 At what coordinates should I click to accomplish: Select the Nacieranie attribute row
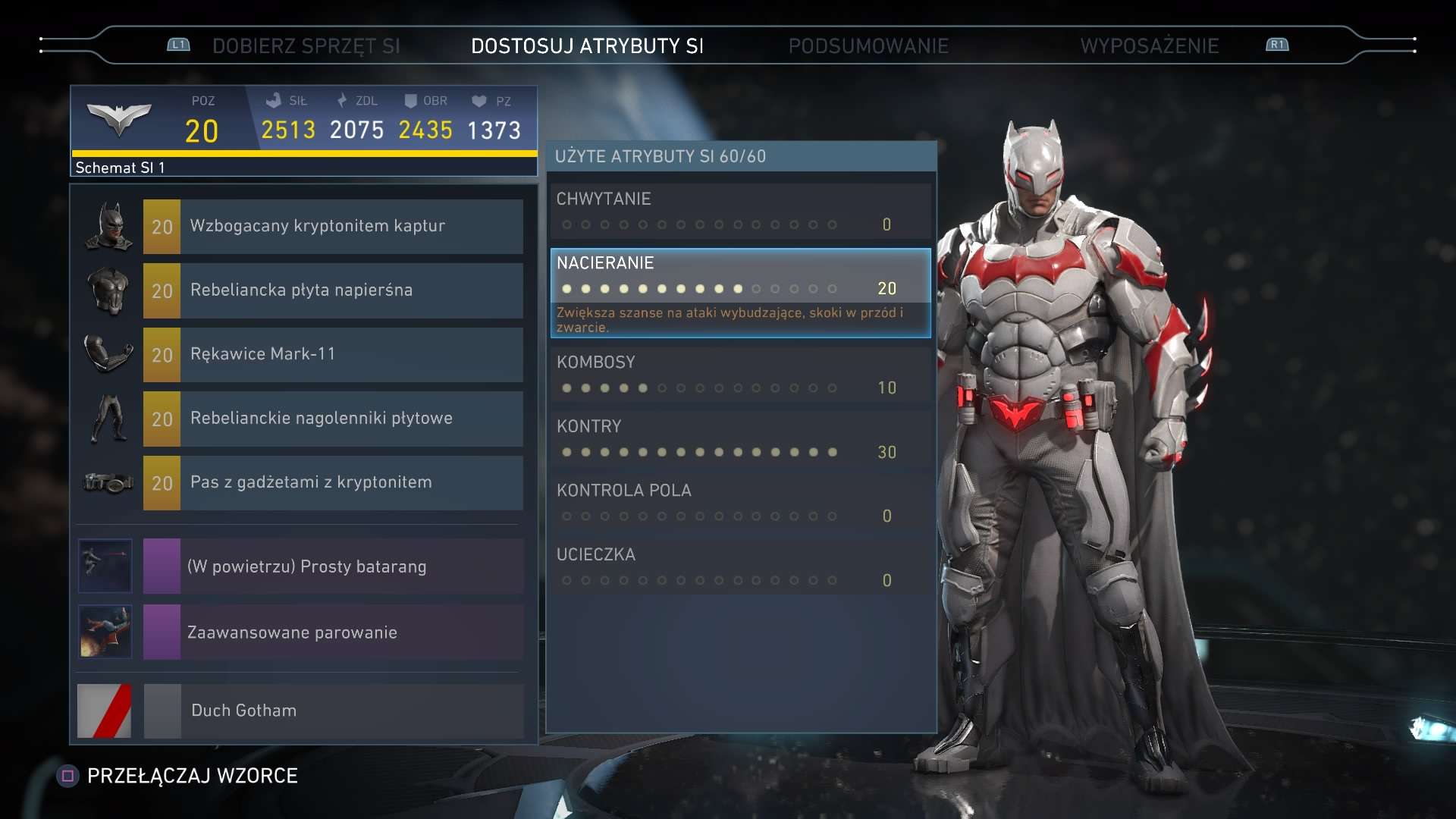pyautogui.click(x=740, y=277)
